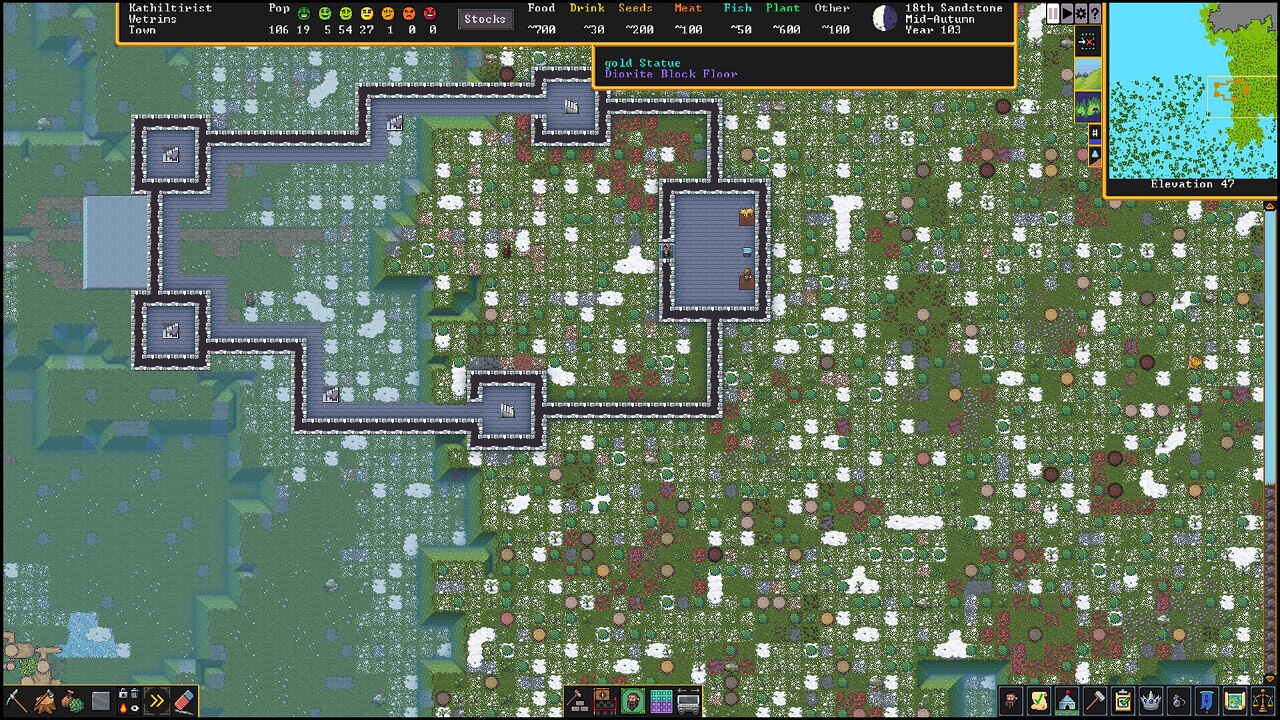Open the settings menu via gear icon

(x=1081, y=14)
